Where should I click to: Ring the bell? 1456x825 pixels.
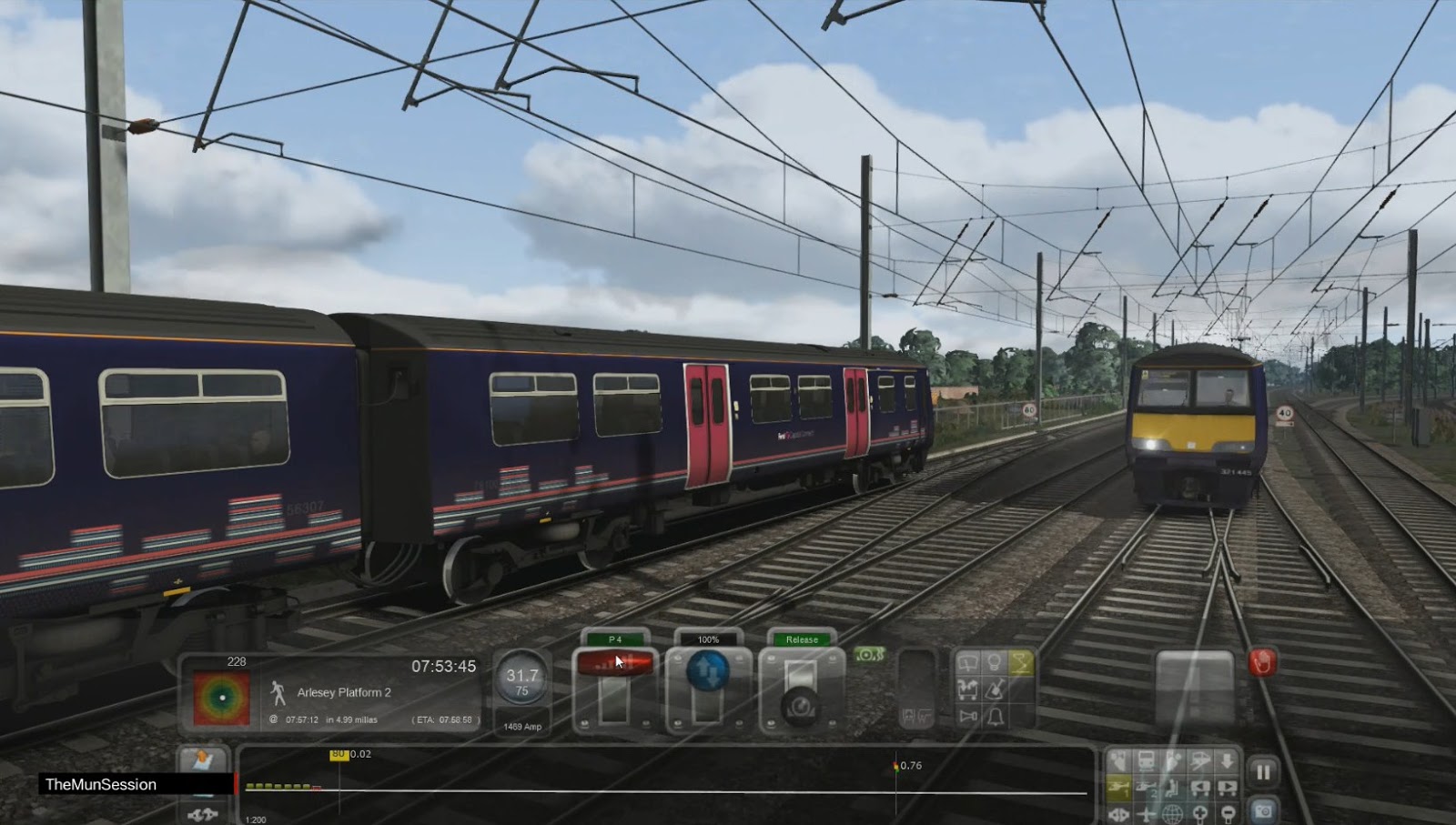995,718
